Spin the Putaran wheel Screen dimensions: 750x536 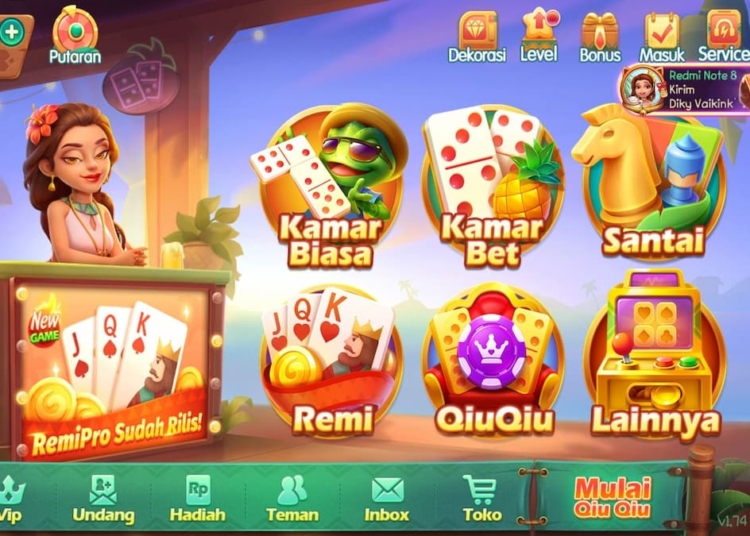[x=75, y=34]
